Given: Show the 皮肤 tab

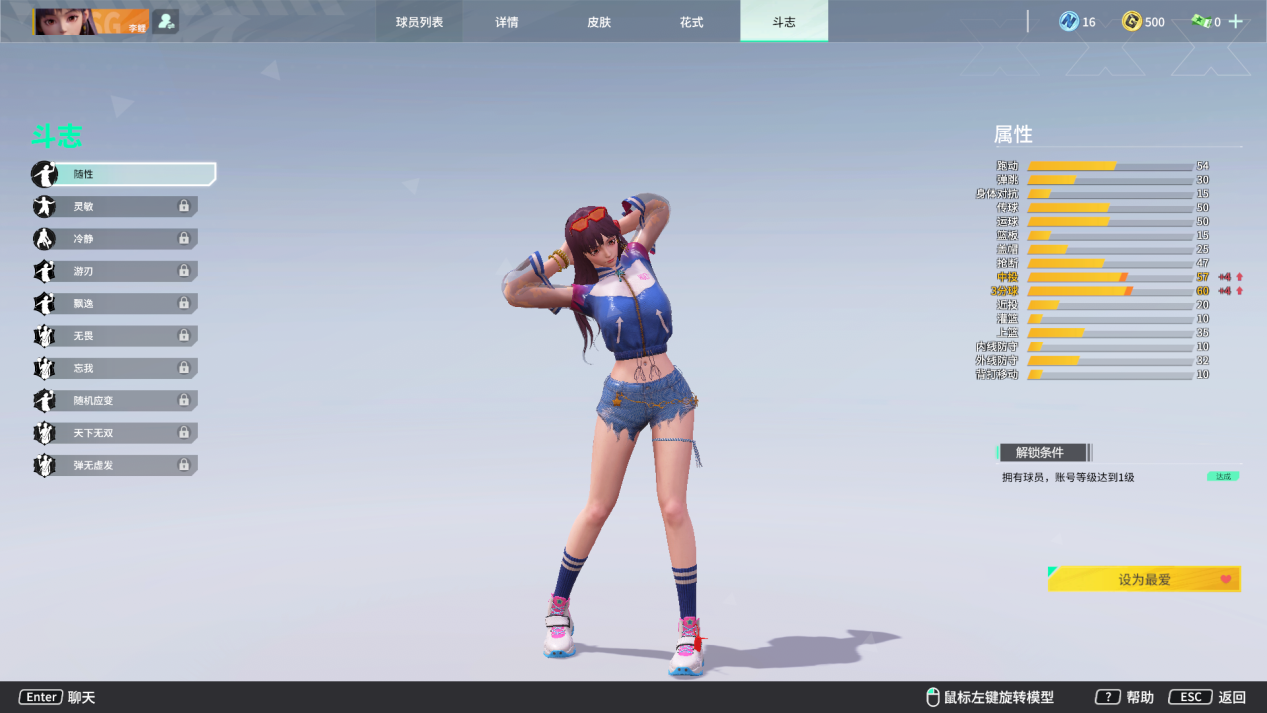Looking at the screenshot, I should (599, 22).
